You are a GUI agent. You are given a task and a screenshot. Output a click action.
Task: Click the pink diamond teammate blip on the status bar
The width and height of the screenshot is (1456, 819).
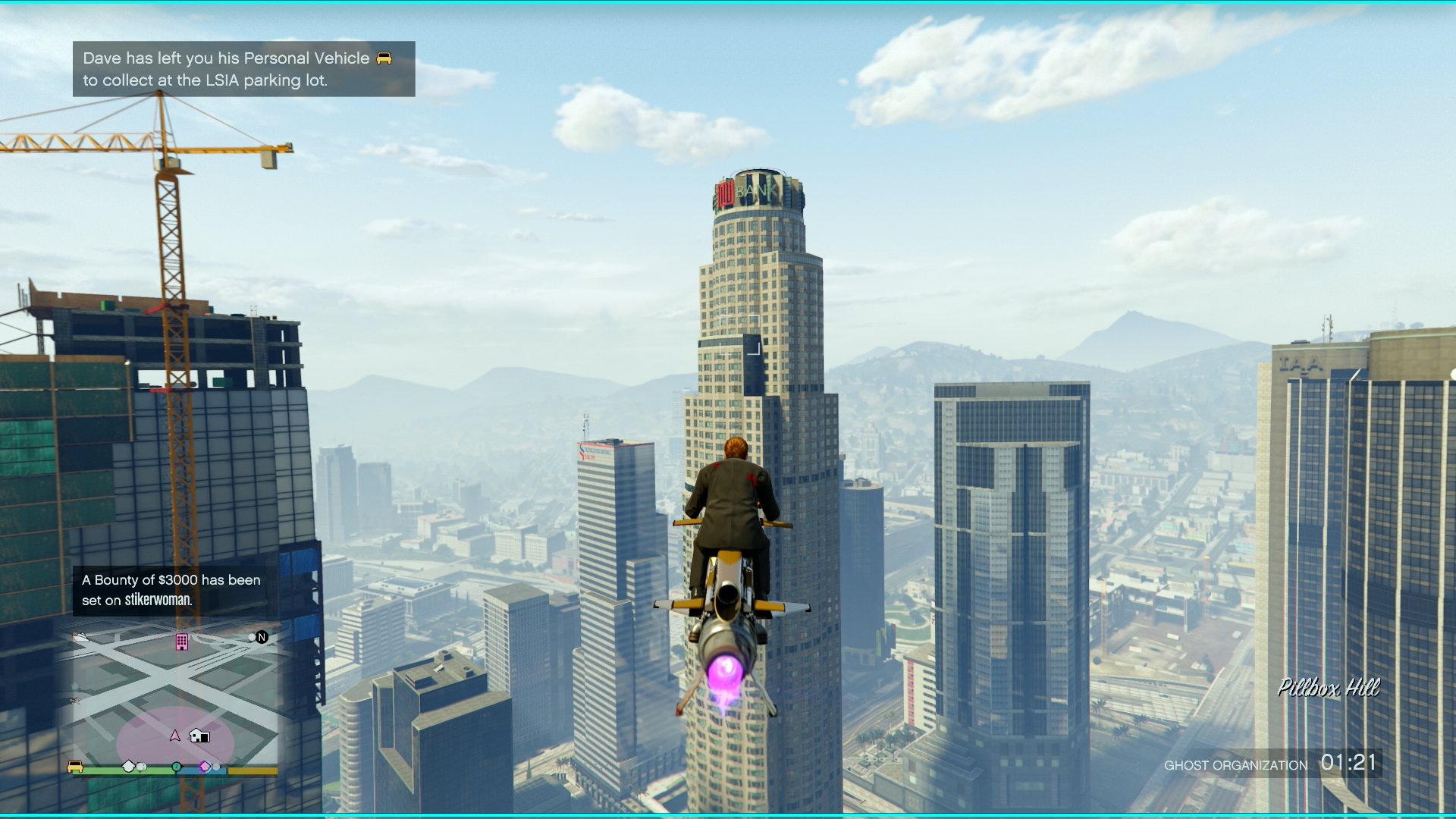206,767
